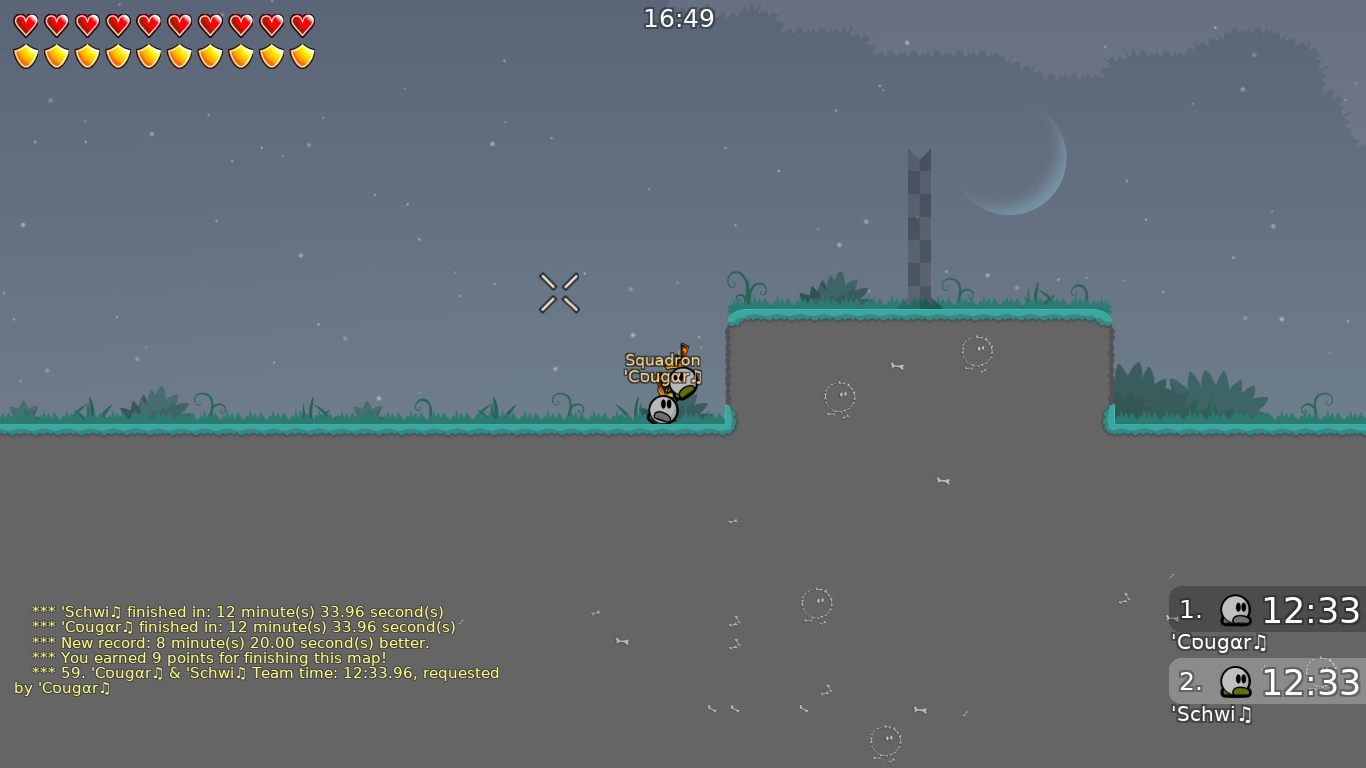This screenshot has height=768, width=1366.
Task: Select the highlighted rank 2 'Schwi♫' entry
Action: (1265, 682)
